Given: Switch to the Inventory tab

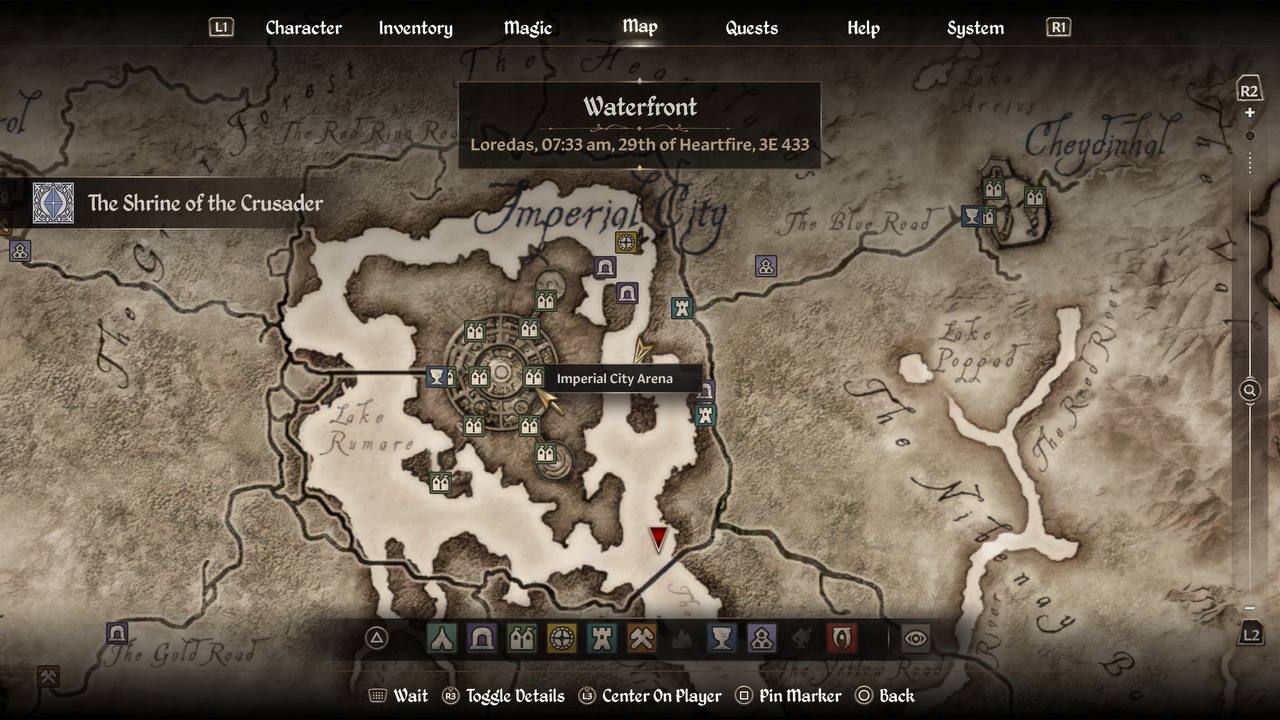Looking at the screenshot, I should click(415, 28).
